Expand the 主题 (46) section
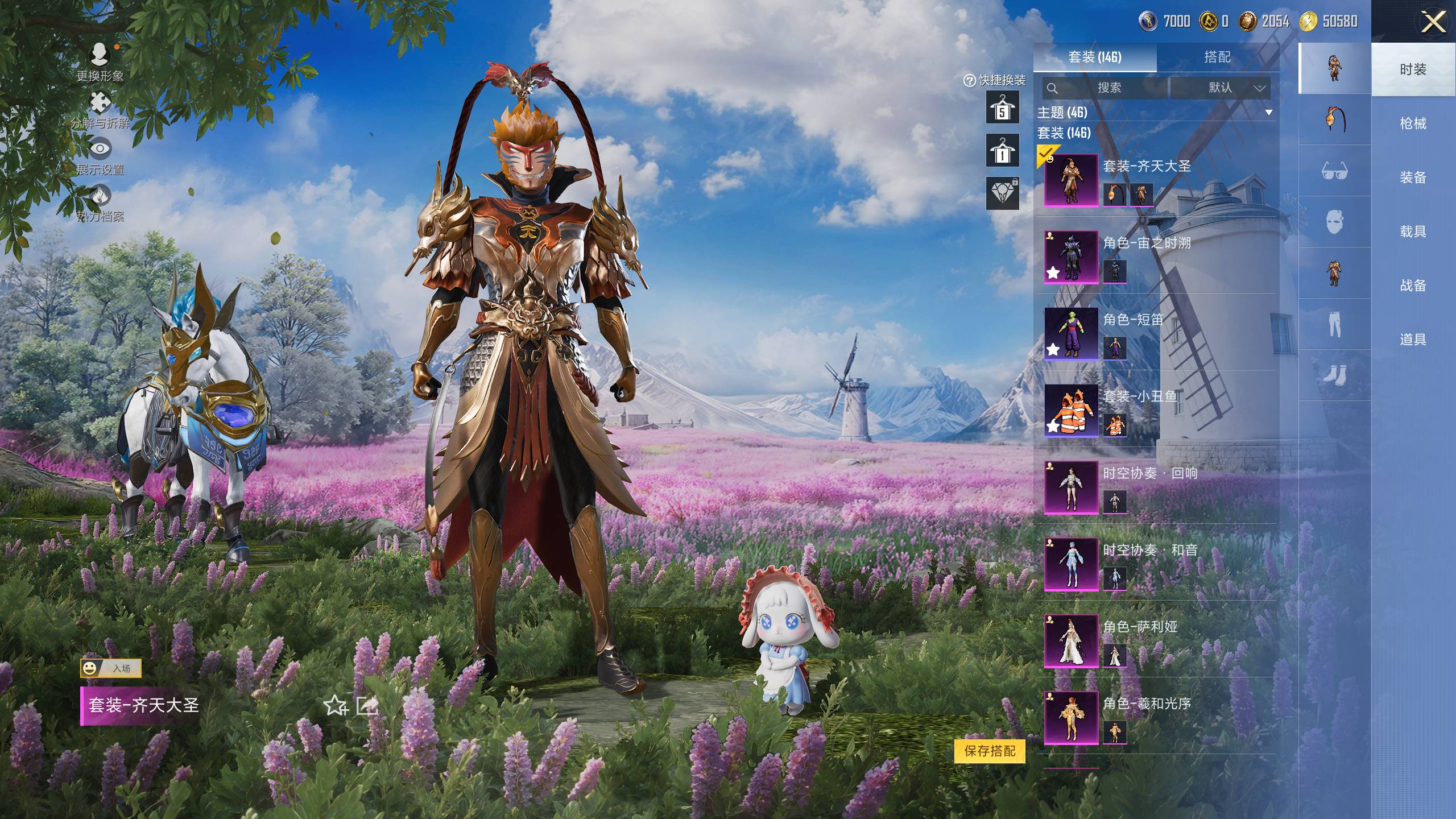This screenshot has height=819, width=1456. (x=1268, y=113)
